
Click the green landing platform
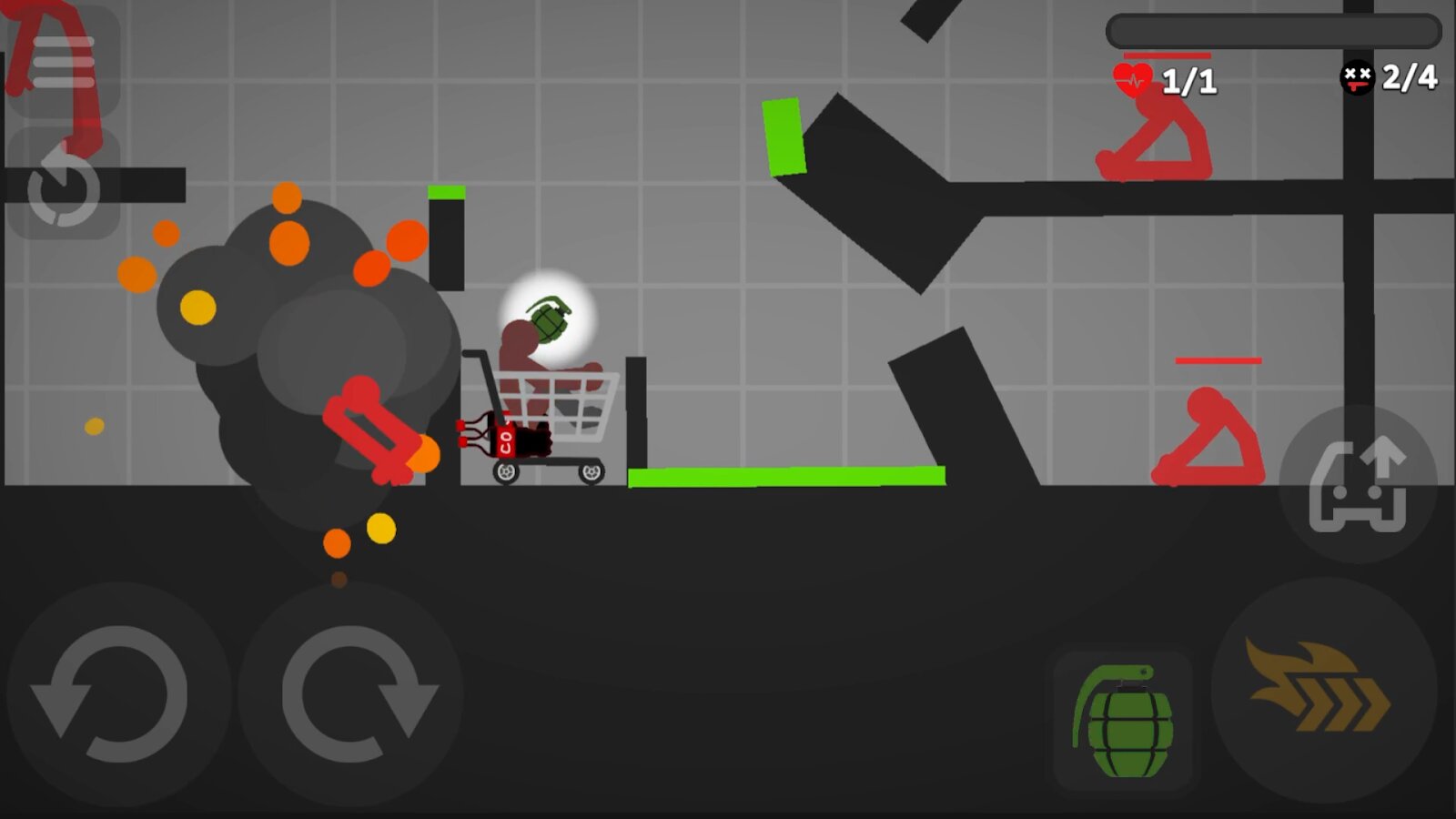[787, 476]
